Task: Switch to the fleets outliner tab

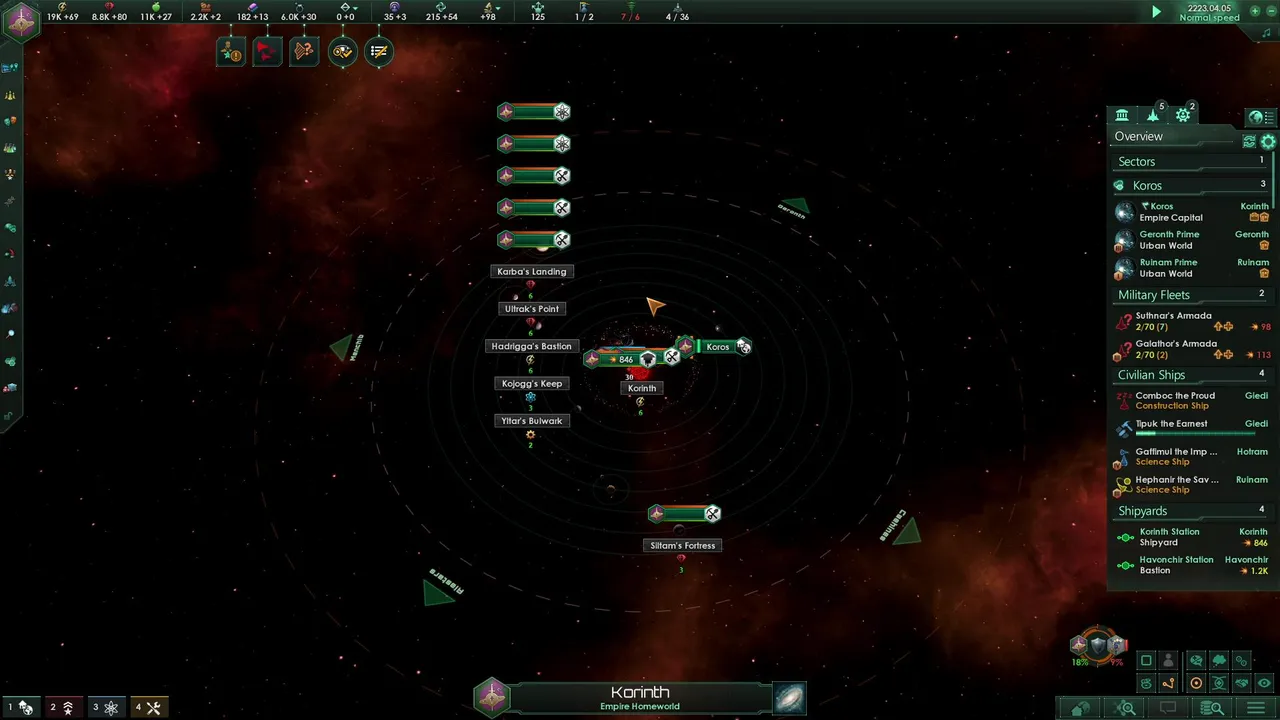Action: (x=1153, y=115)
